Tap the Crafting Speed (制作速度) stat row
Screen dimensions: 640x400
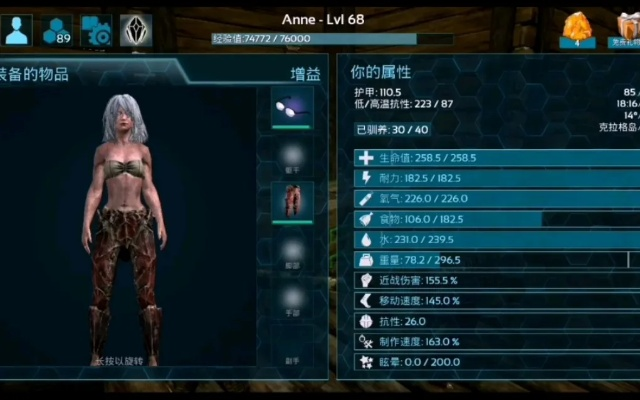pos(492,341)
